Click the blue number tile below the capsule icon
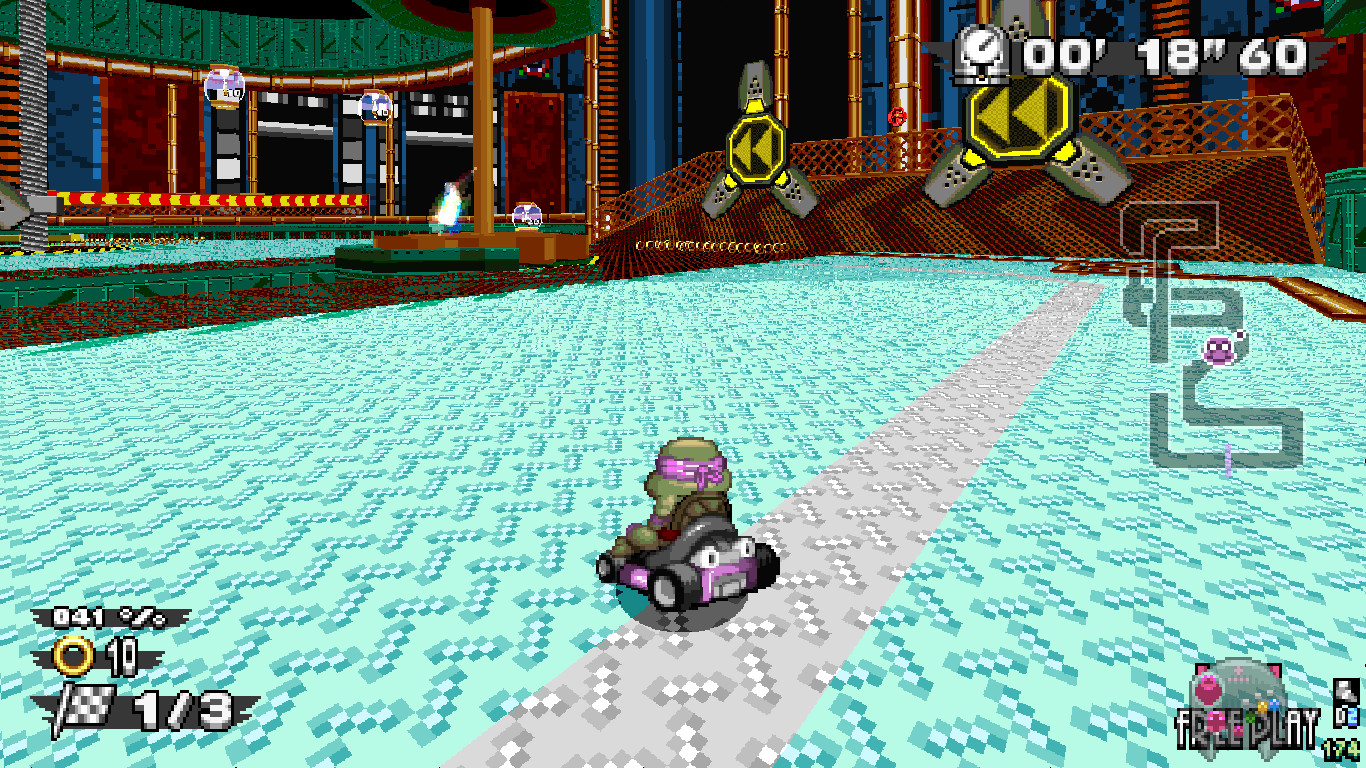 (x=1349, y=718)
